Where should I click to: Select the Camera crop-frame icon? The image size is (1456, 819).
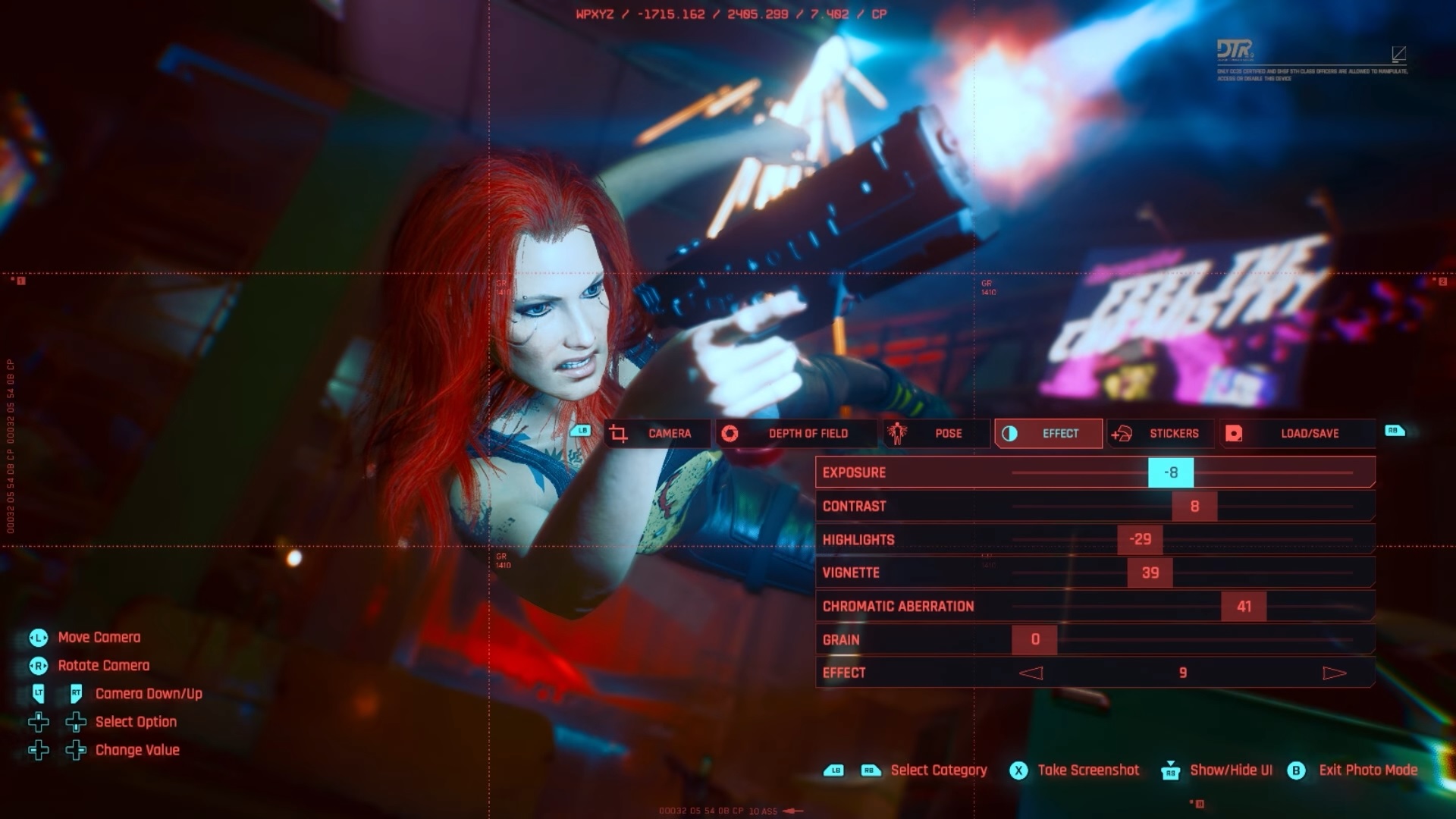tap(618, 433)
